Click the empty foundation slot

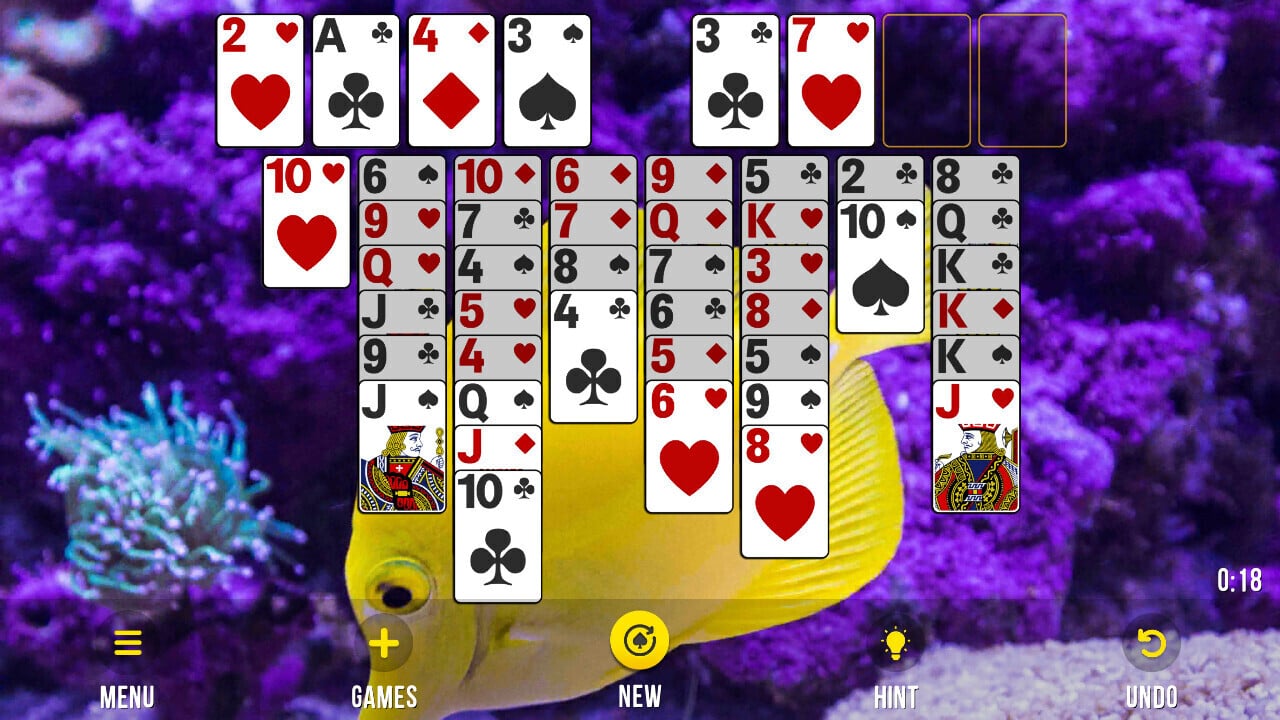pyautogui.click(x=928, y=80)
